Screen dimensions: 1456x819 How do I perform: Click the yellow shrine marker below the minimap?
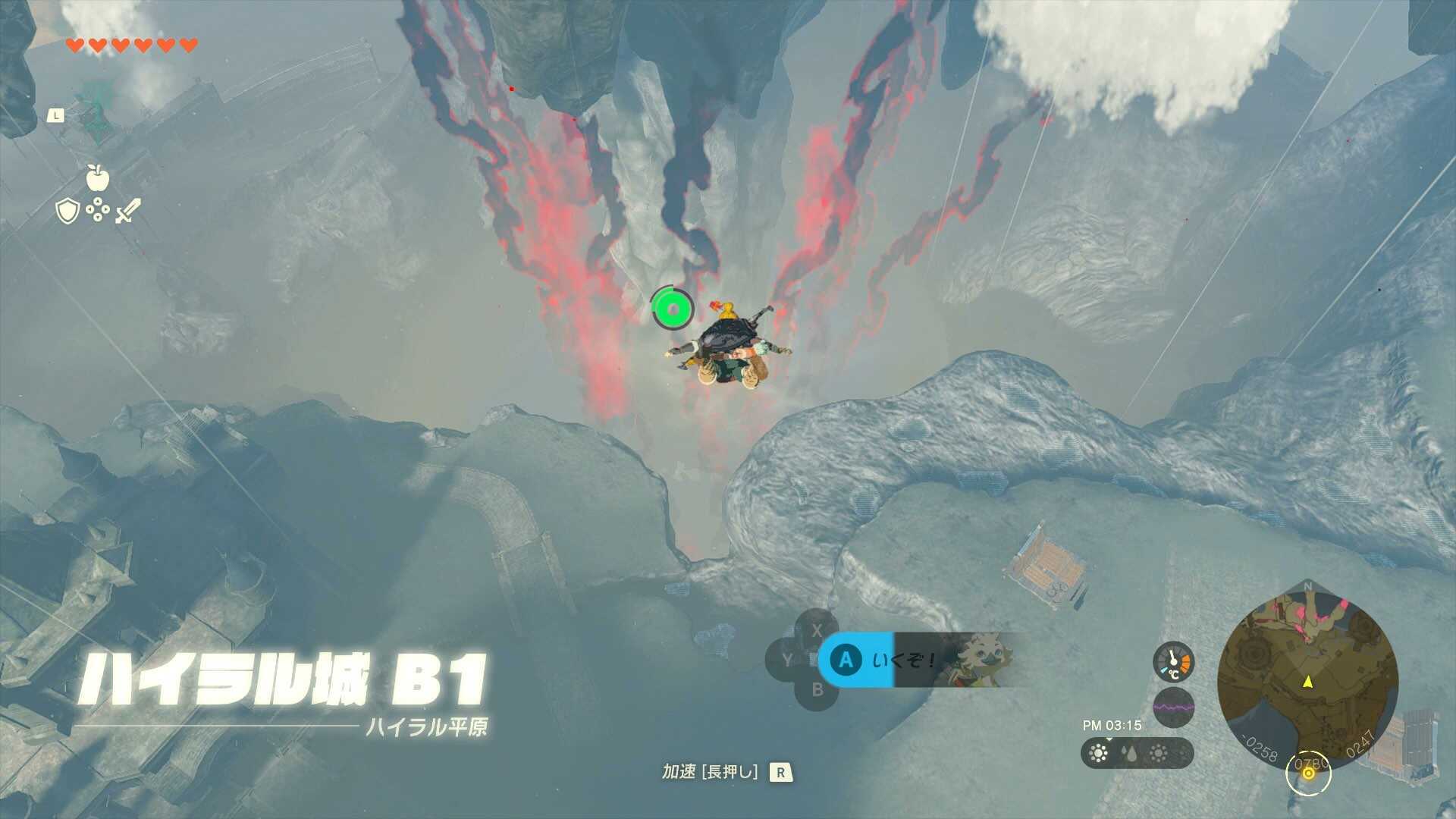point(1308,773)
